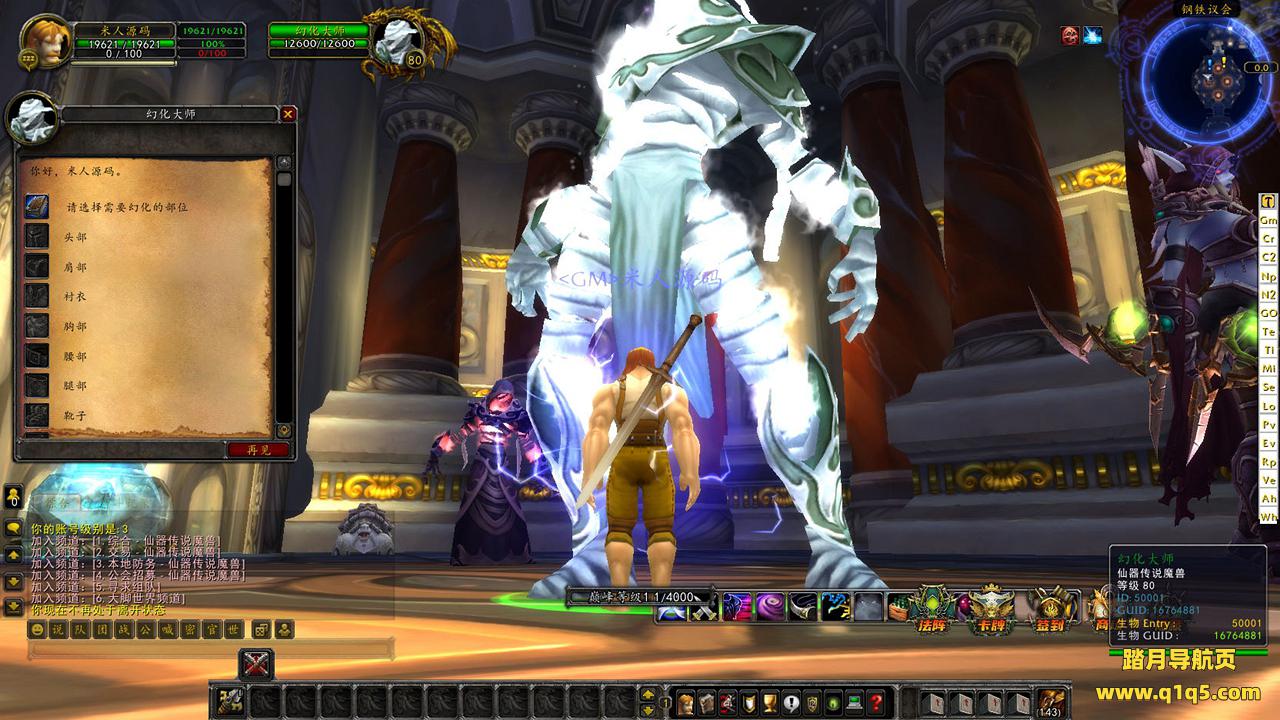1280x720 pixels.
Task: Choose the 腿部 (legs) option
Action: [x=76, y=386]
